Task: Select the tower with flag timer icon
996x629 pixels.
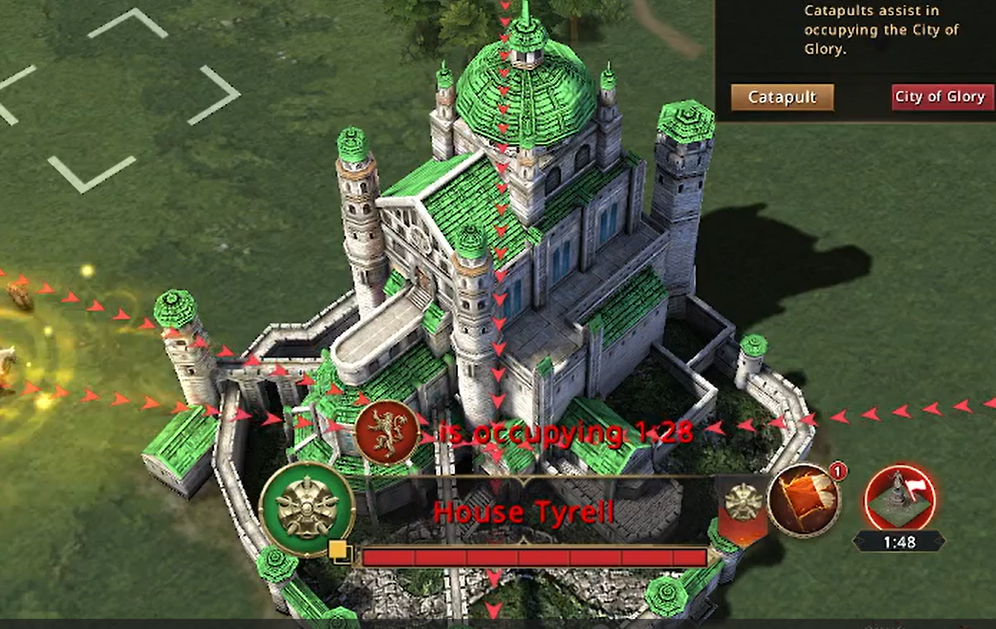Action: point(898,498)
